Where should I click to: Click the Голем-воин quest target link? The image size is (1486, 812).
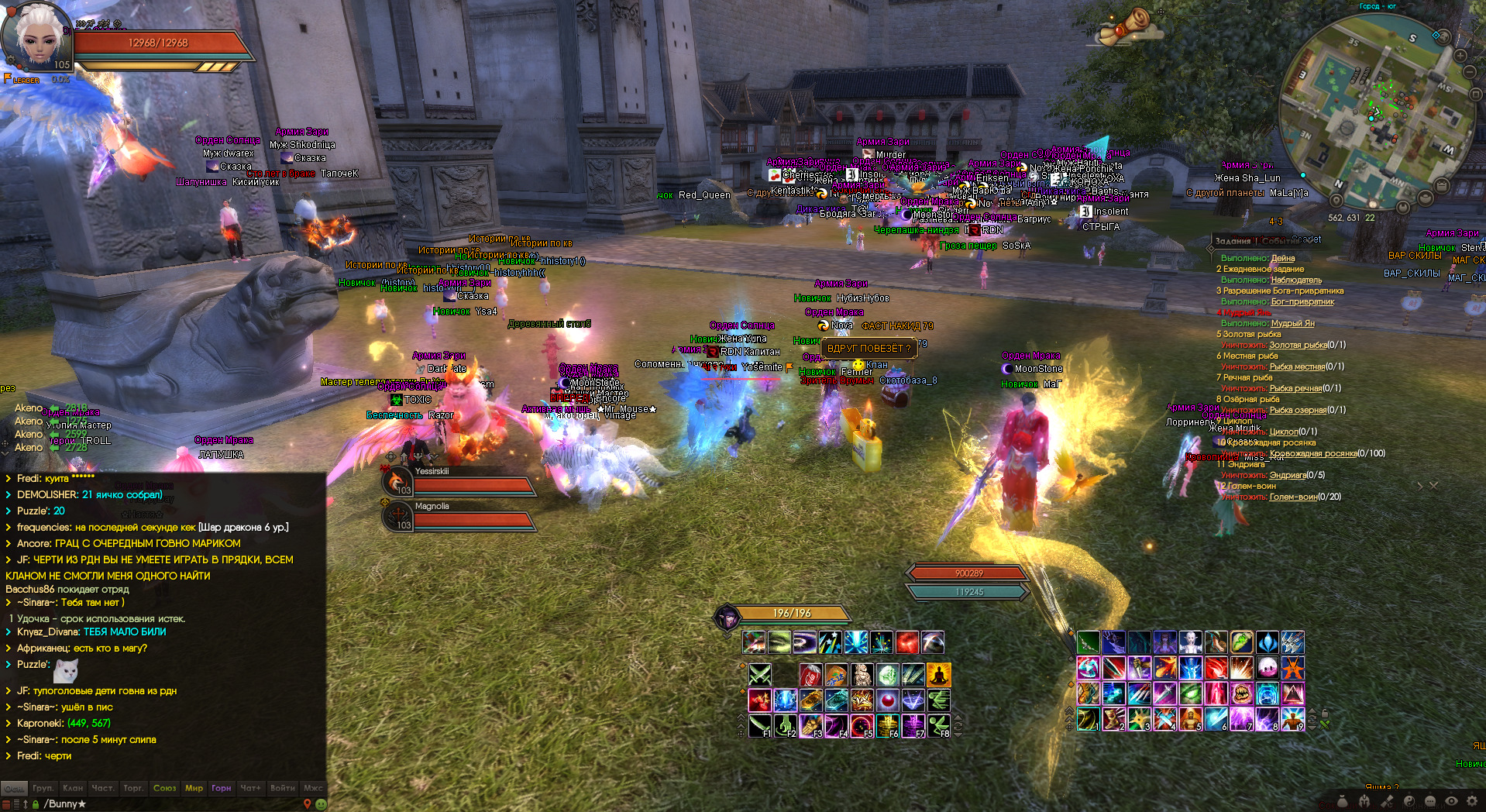(x=1293, y=497)
